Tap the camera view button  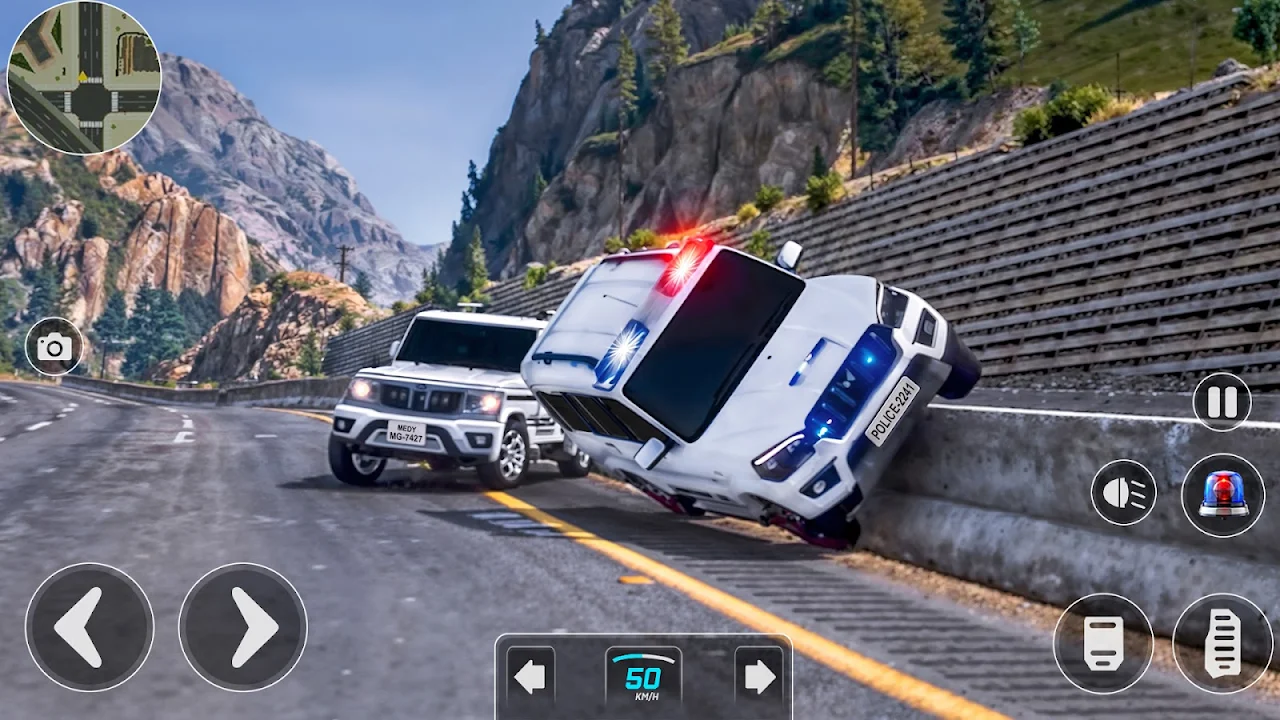(x=54, y=347)
